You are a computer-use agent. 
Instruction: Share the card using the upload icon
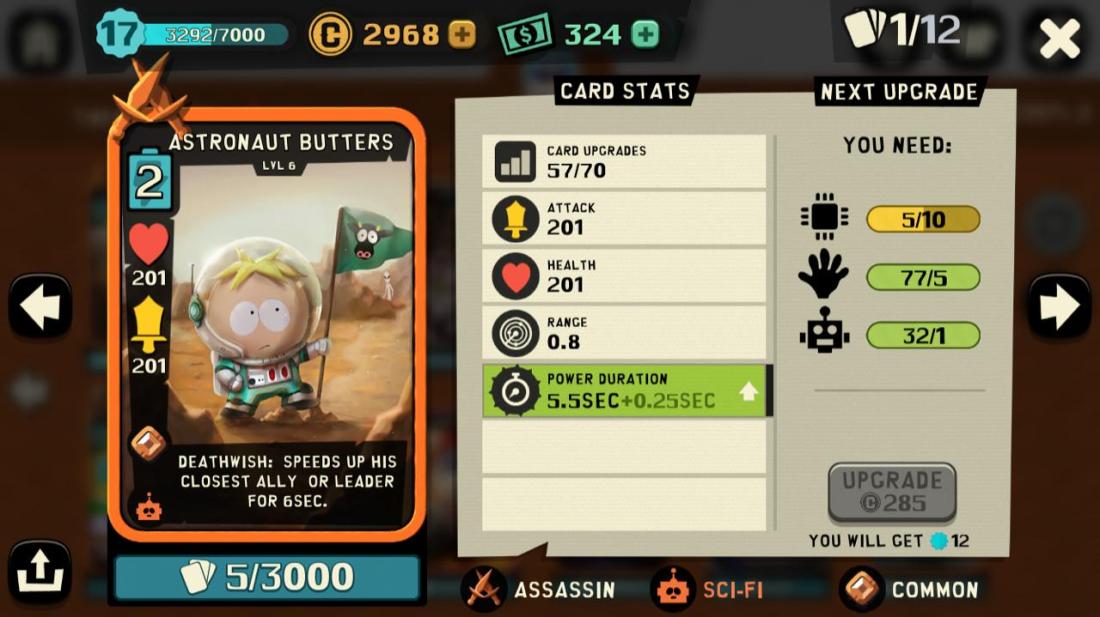pos(40,572)
